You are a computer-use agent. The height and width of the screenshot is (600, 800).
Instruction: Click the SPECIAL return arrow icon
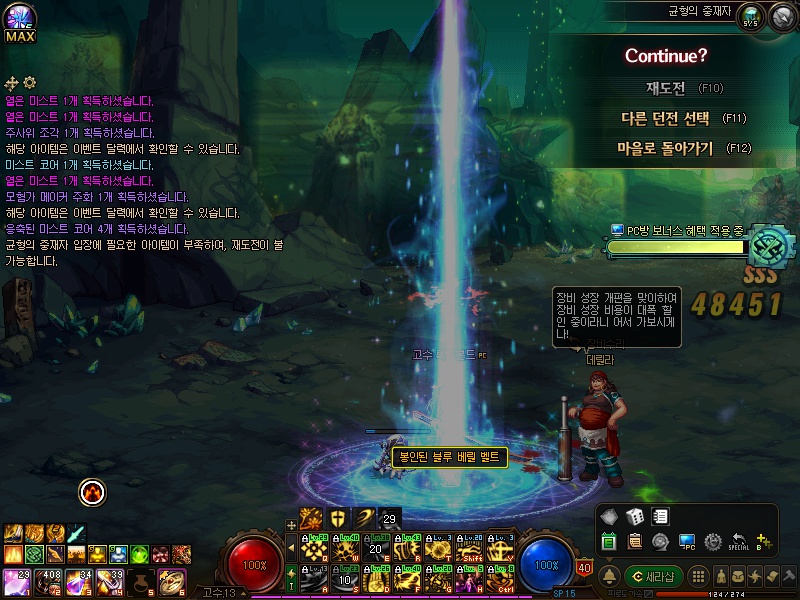coord(739,542)
